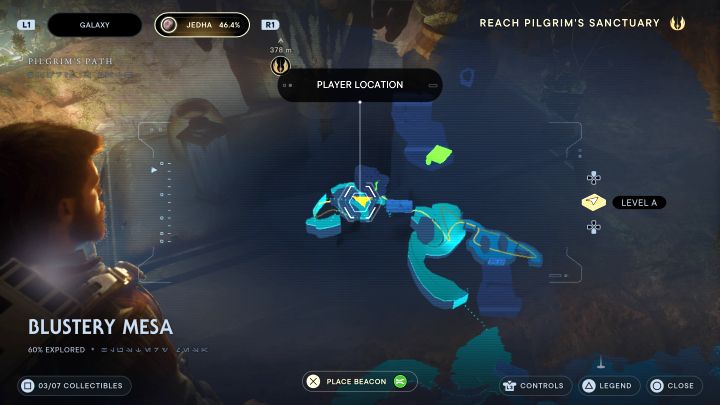Image resolution: width=720 pixels, height=405 pixels.
Task: Click the green marker on the map
Action: click(x=438, y=155)
